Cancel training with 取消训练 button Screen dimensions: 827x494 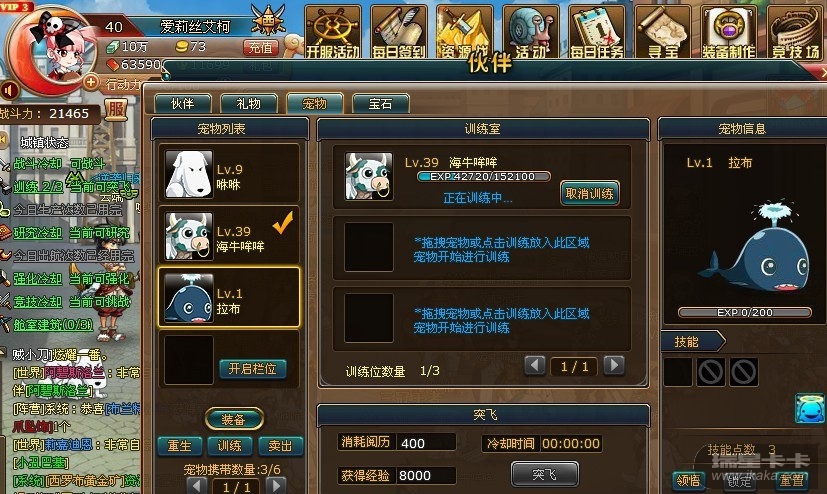click(590, 193)
